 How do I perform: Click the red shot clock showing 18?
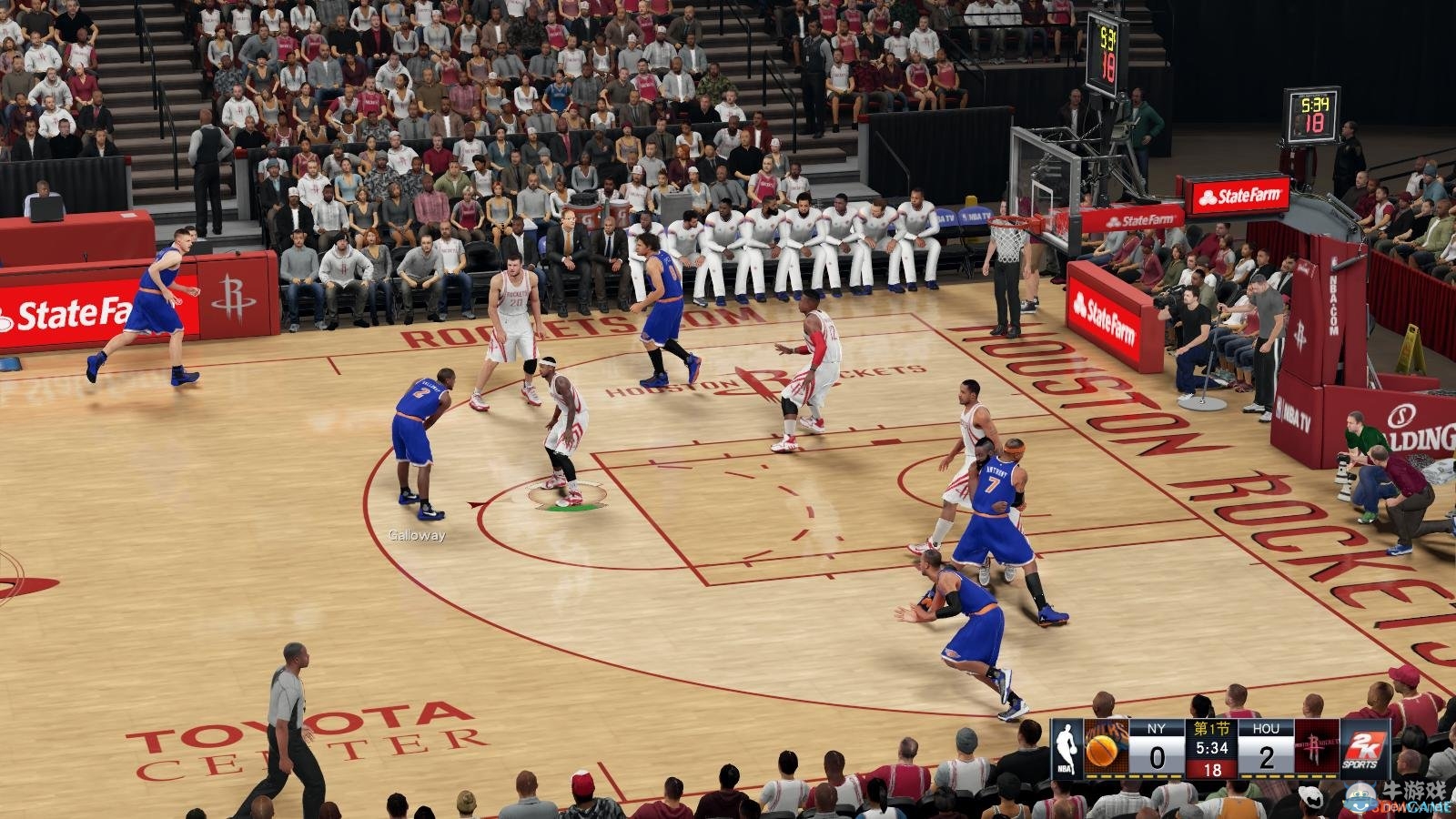coord(1212,768)
